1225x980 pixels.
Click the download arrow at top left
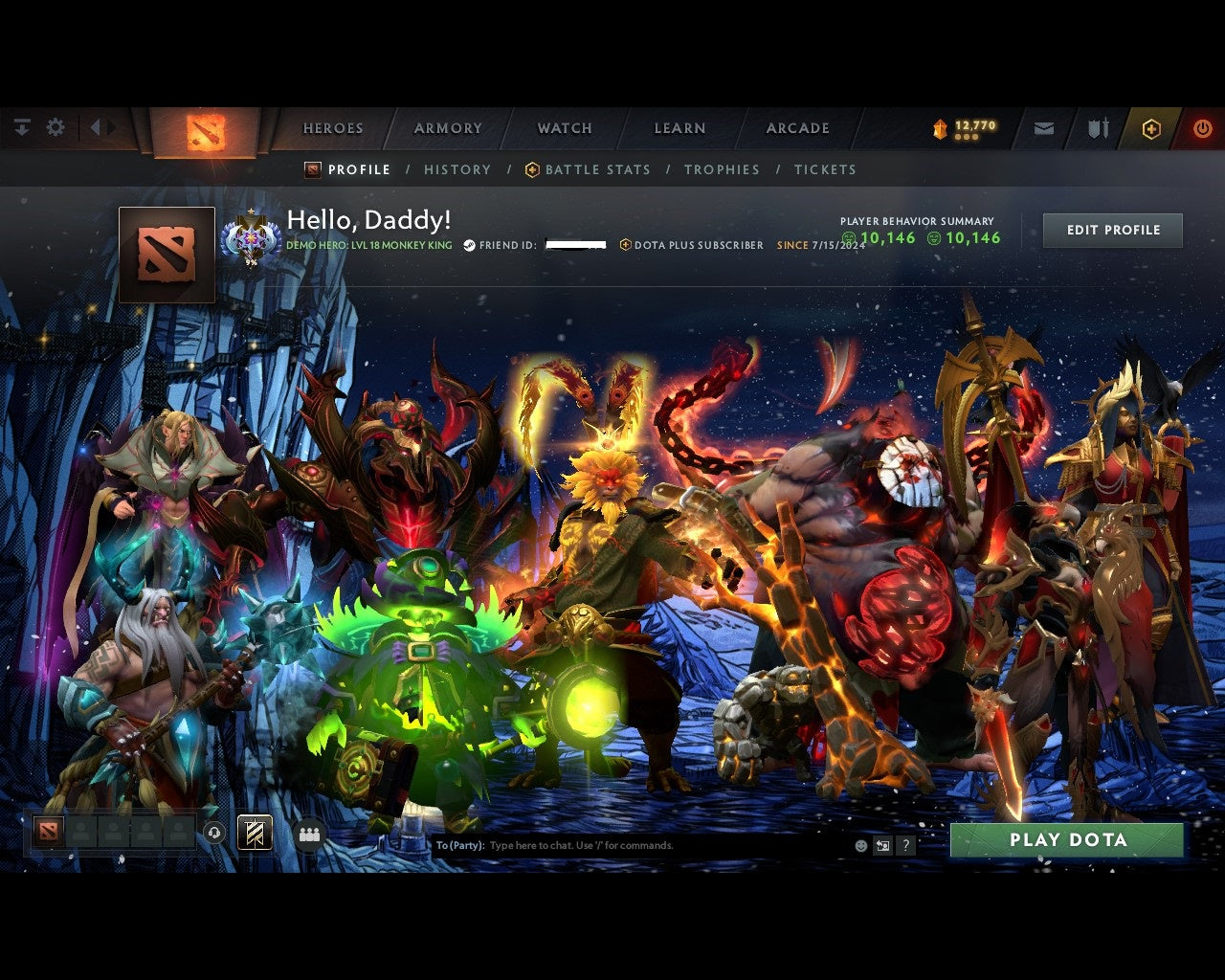pos(21,126)
